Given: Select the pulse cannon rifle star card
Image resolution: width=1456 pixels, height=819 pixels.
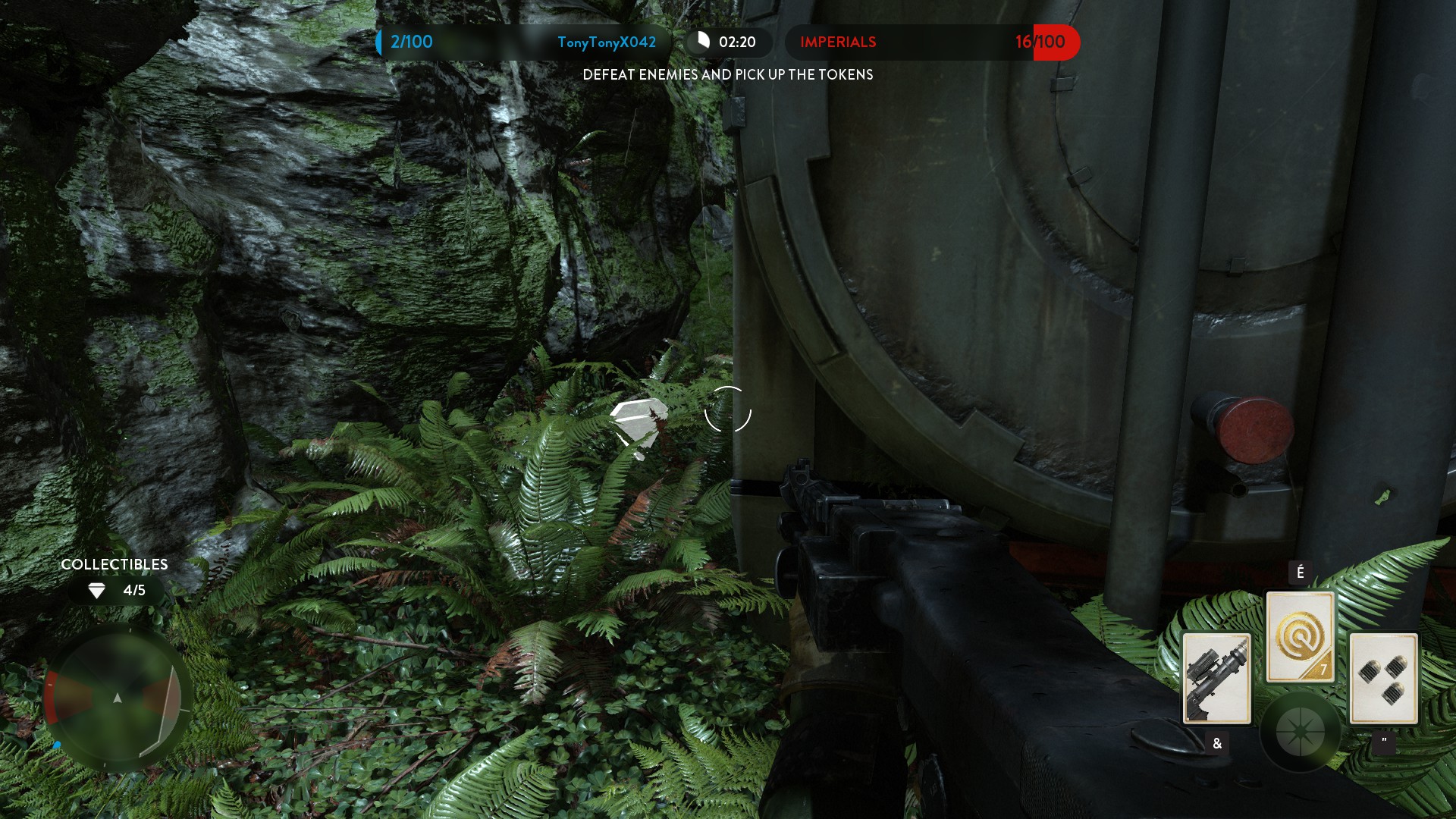Looking at the screenshot, I should point(1216,678).
